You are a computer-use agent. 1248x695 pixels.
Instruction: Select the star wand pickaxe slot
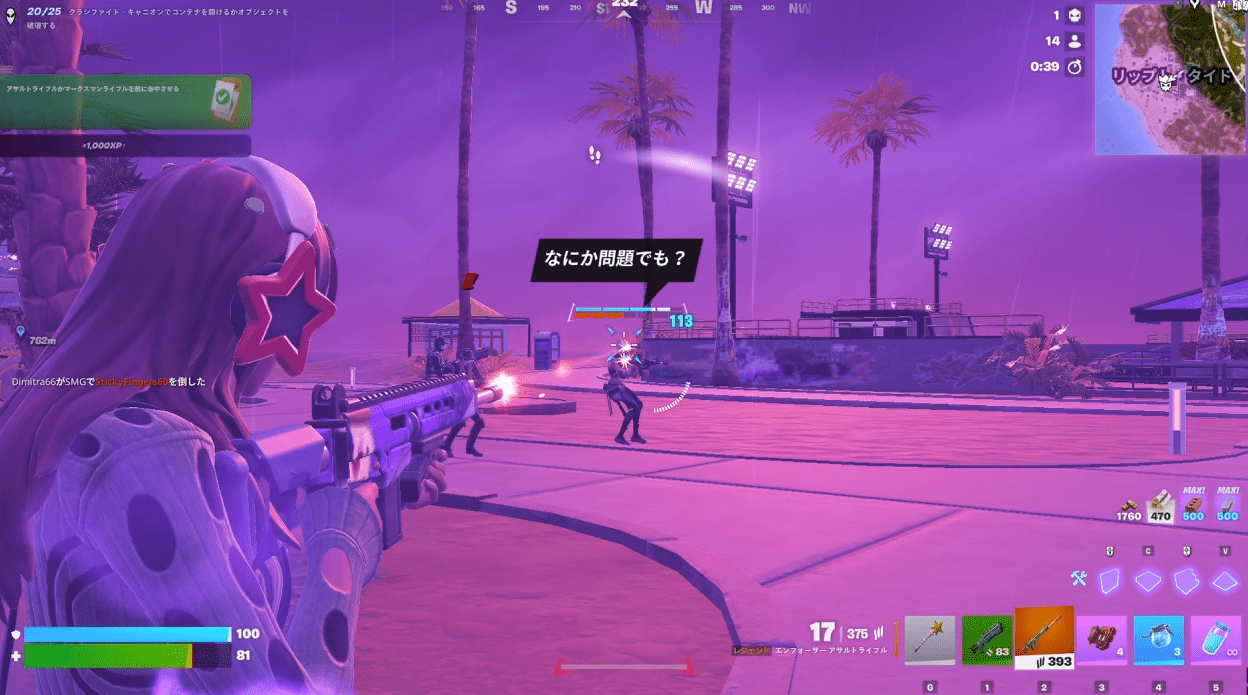[930, 640]
